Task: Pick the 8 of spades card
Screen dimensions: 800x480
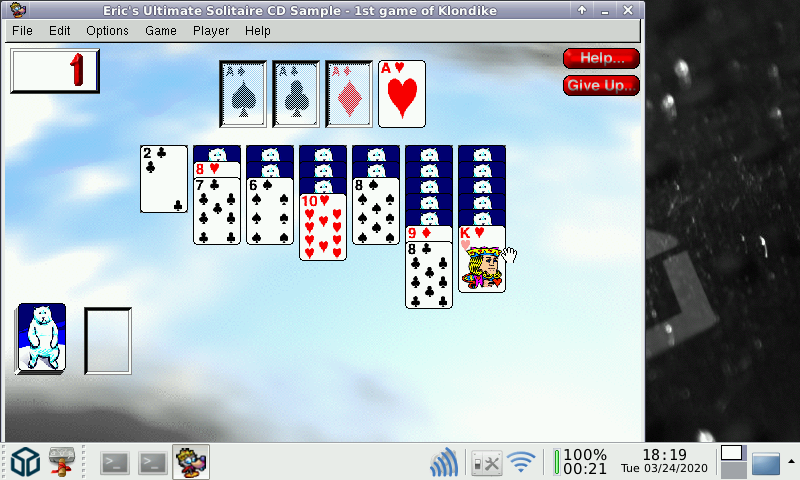Action: (x=376, y=212)
